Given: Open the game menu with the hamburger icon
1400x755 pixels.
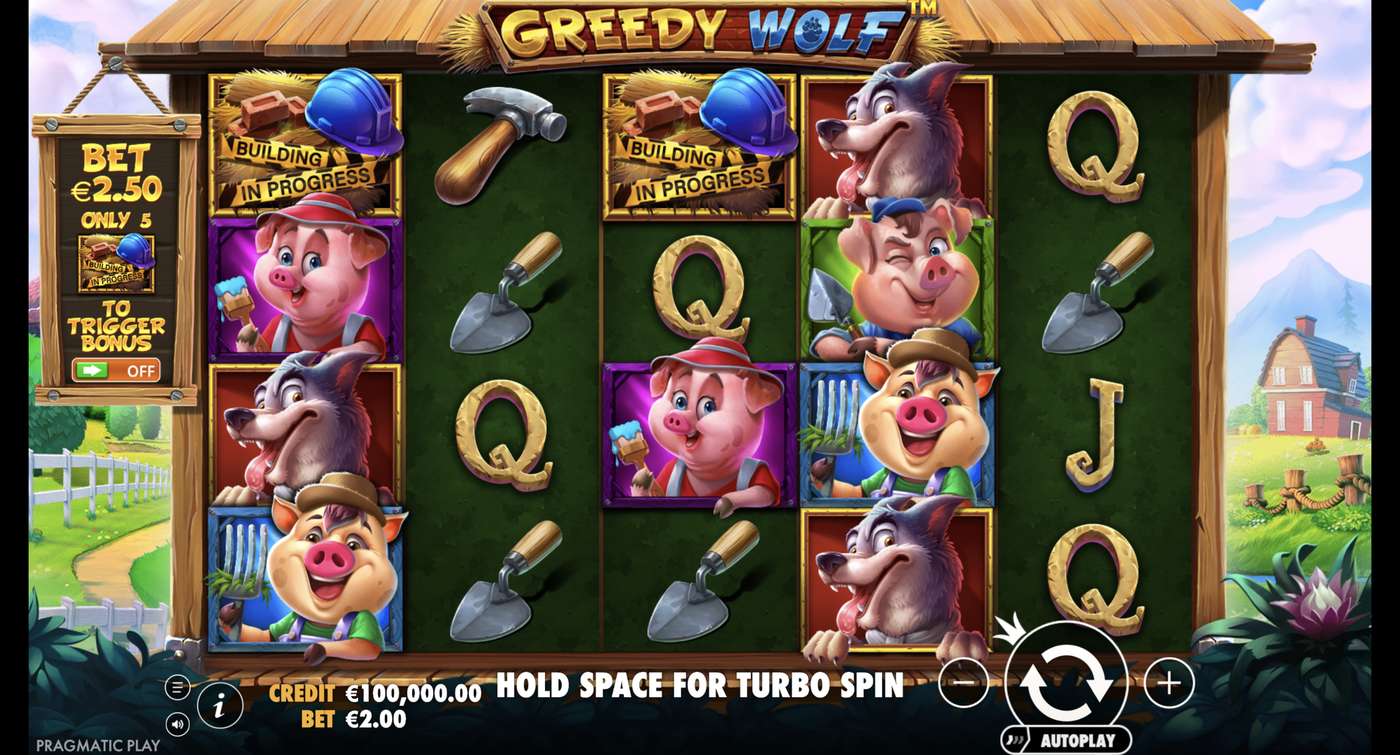Looking at the screenshot, I should tap(178, 687).
